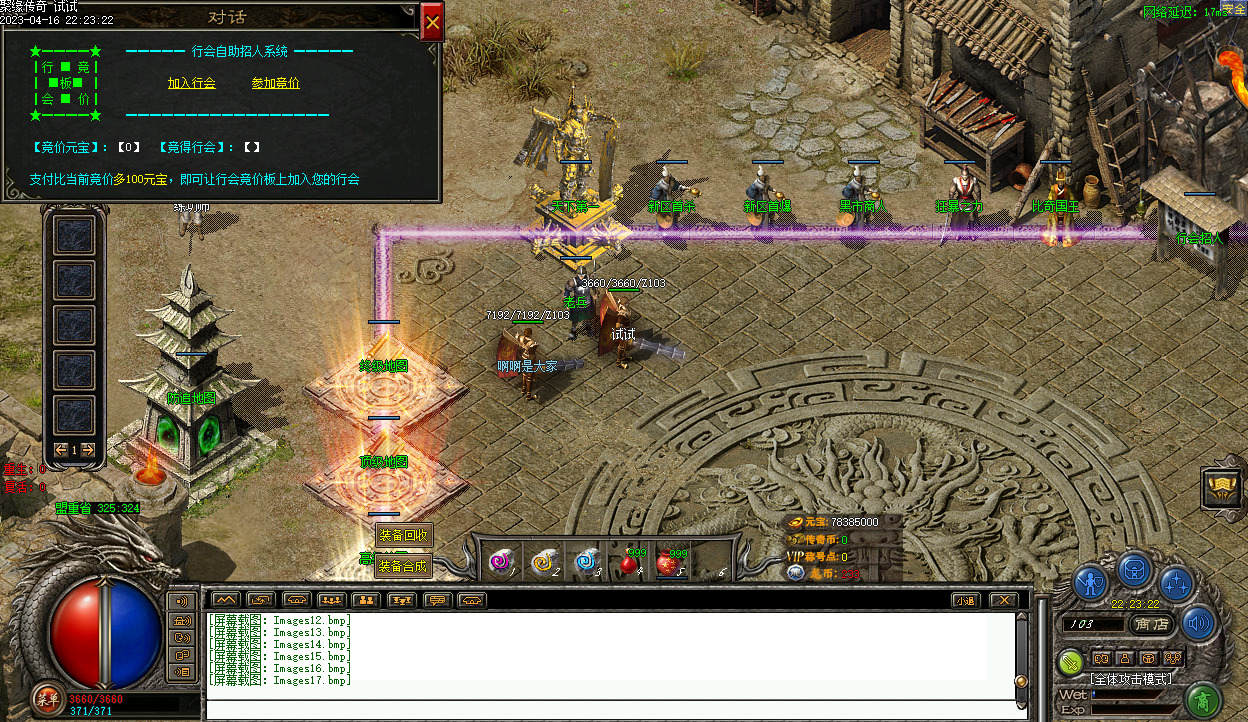Open the 商店 shop button
Viewport: 1248px width, 722px height.
1153,624
